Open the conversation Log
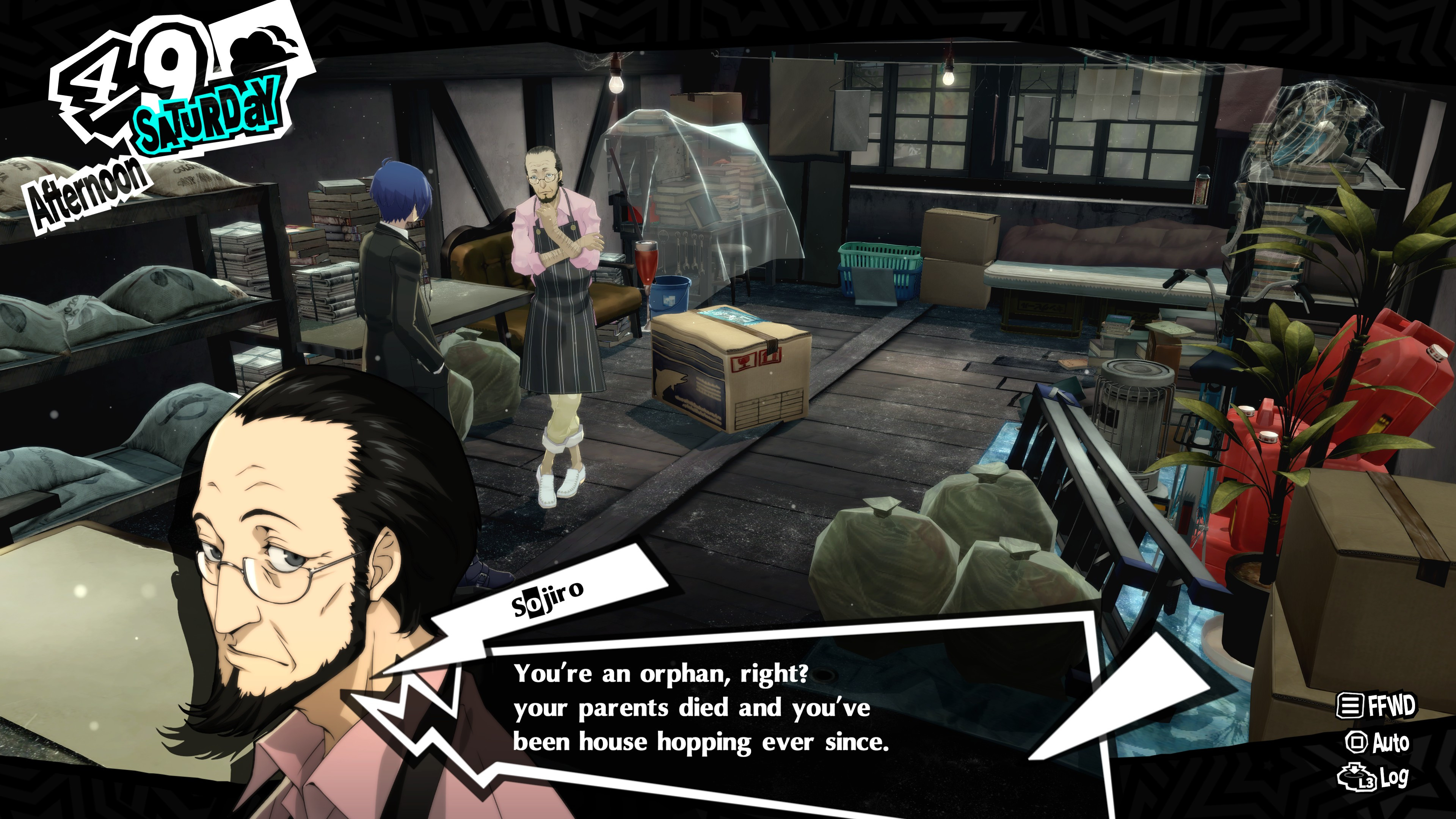Viewport: 1456px width, 819px height. tap(1373, 778)
